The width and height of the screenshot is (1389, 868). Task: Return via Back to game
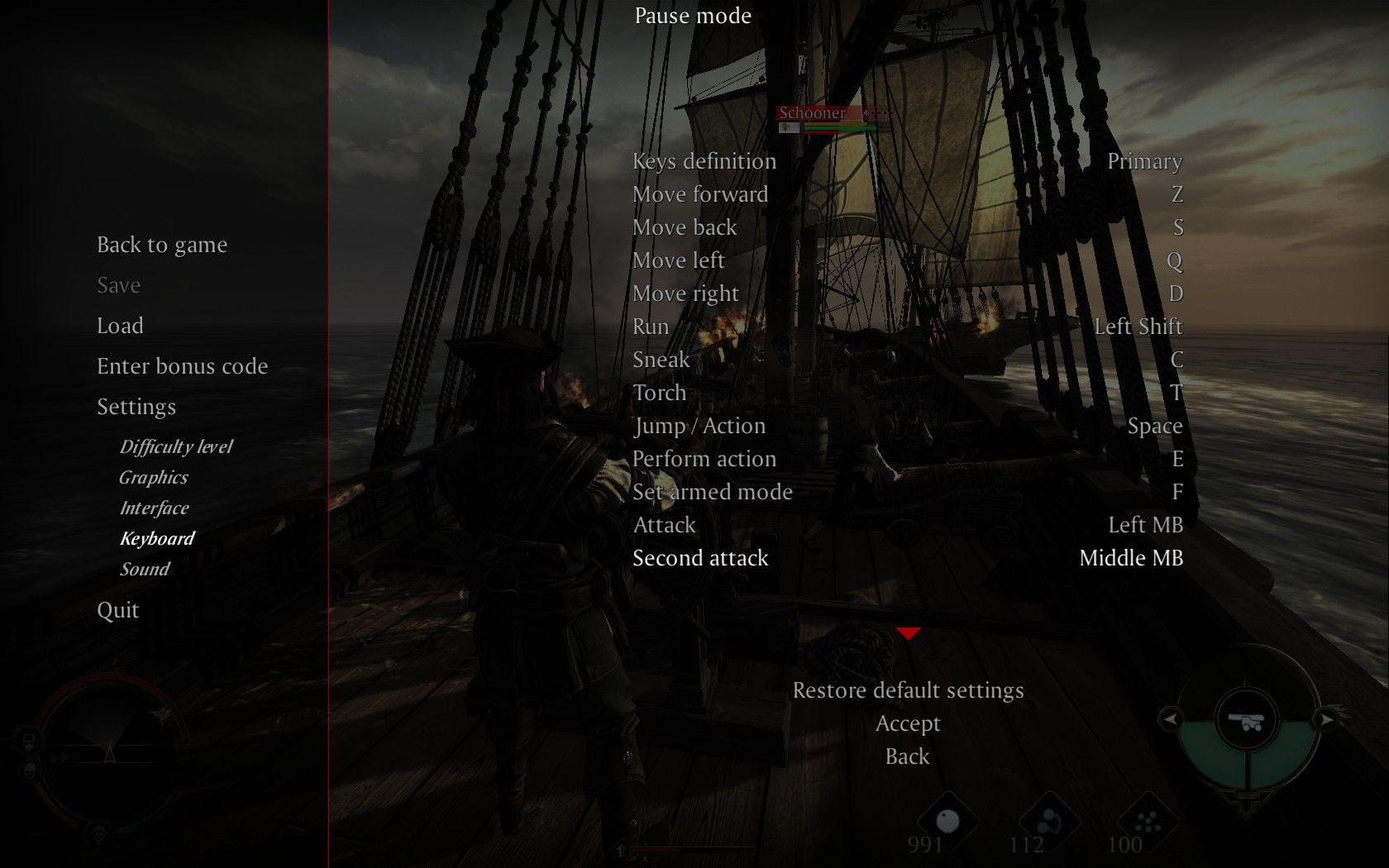pyautogui.click(x=162, y=245)
